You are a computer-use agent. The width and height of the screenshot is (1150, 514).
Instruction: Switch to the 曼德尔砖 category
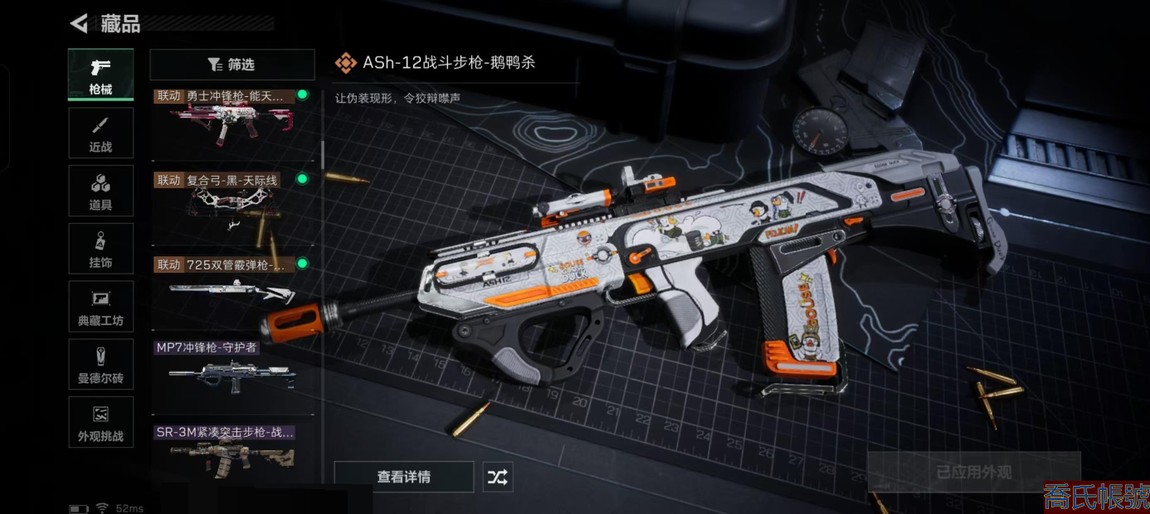coord(101,365)
